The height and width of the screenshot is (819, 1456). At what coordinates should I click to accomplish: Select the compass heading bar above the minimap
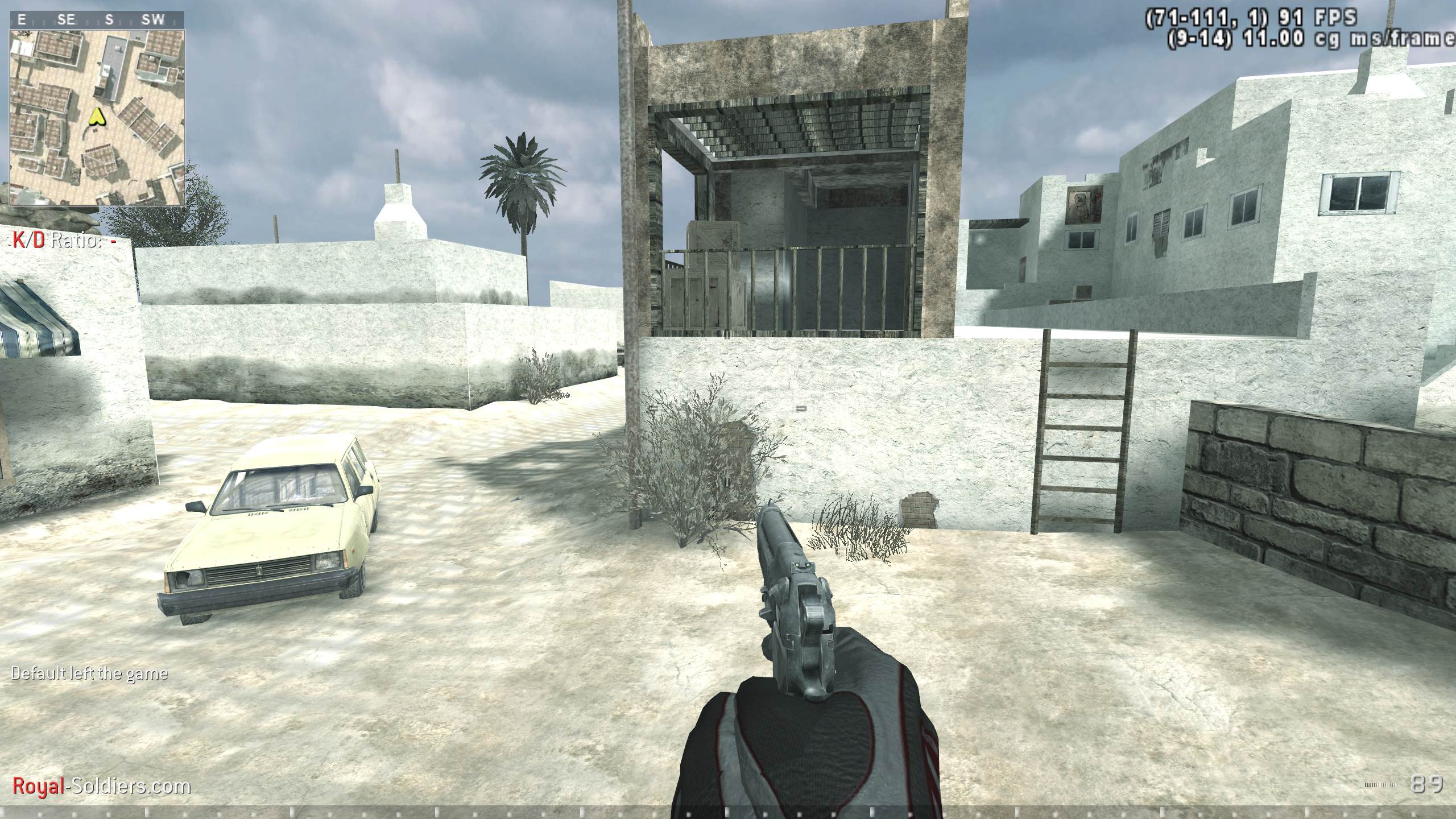coord(97,19)
